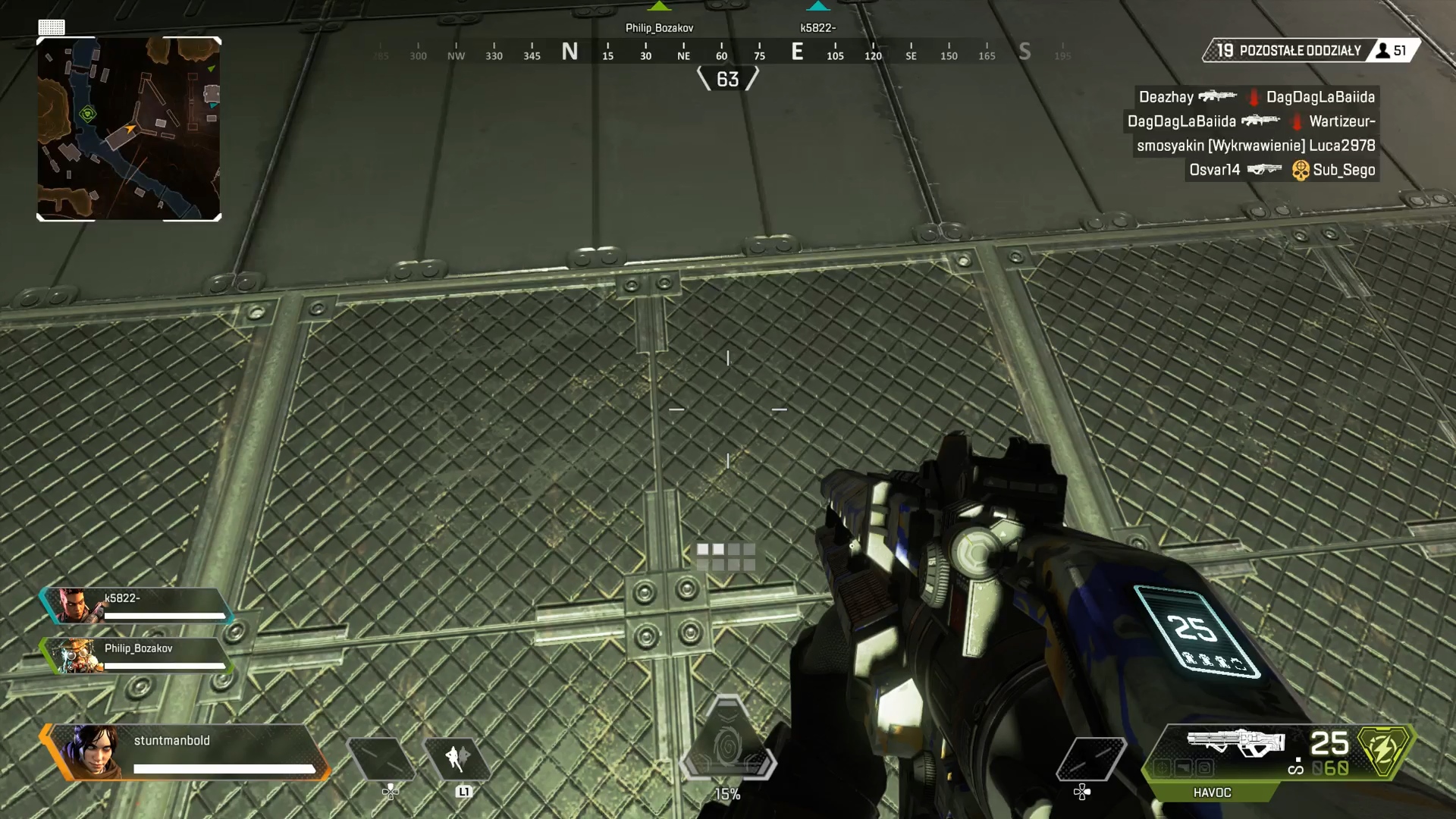Click the energy ammo type icon
The height and width of the screenshot is (819, 1456).
[1385, 751]
